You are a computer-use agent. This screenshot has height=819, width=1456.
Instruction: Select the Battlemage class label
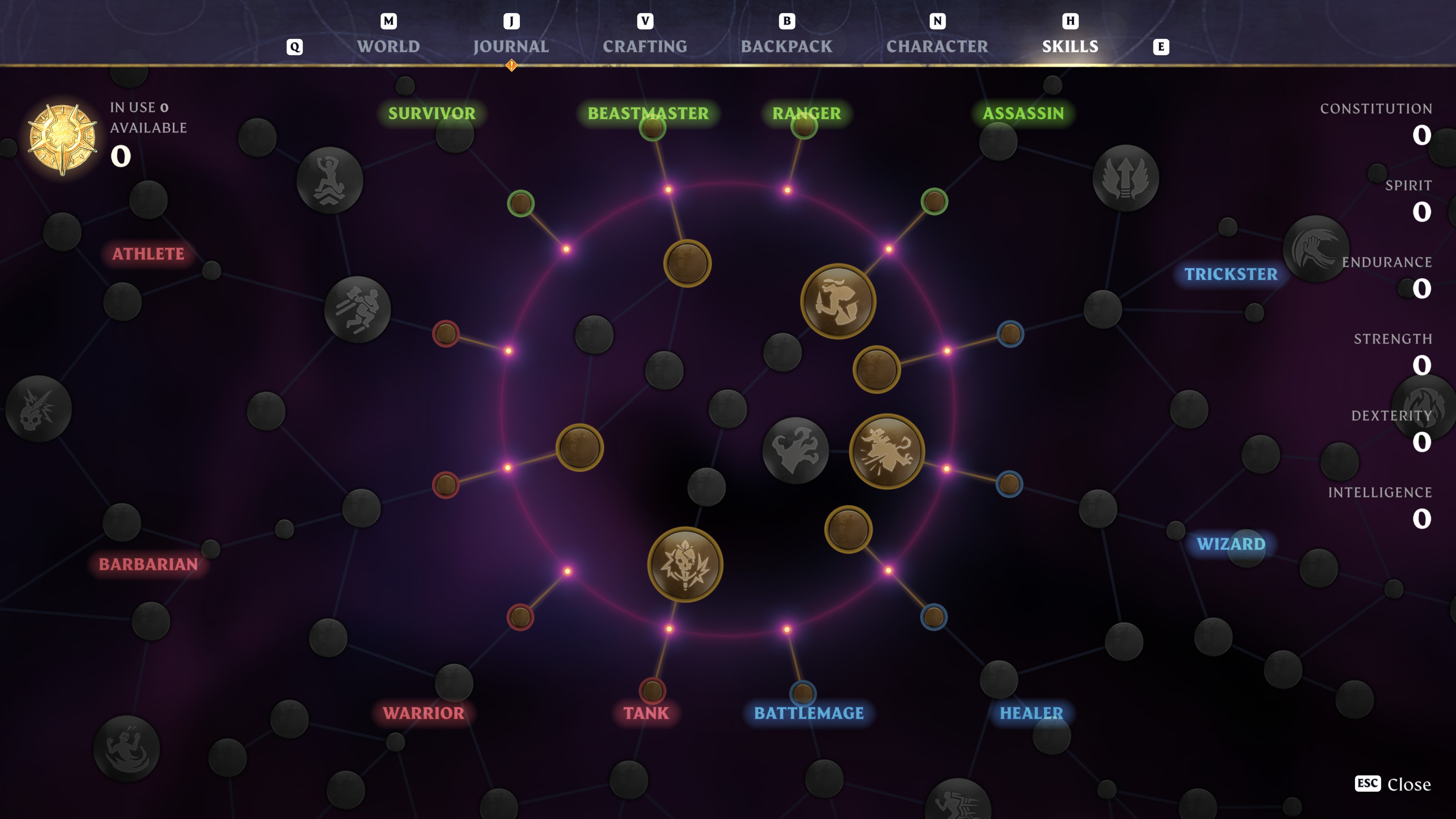coord(808,713)
